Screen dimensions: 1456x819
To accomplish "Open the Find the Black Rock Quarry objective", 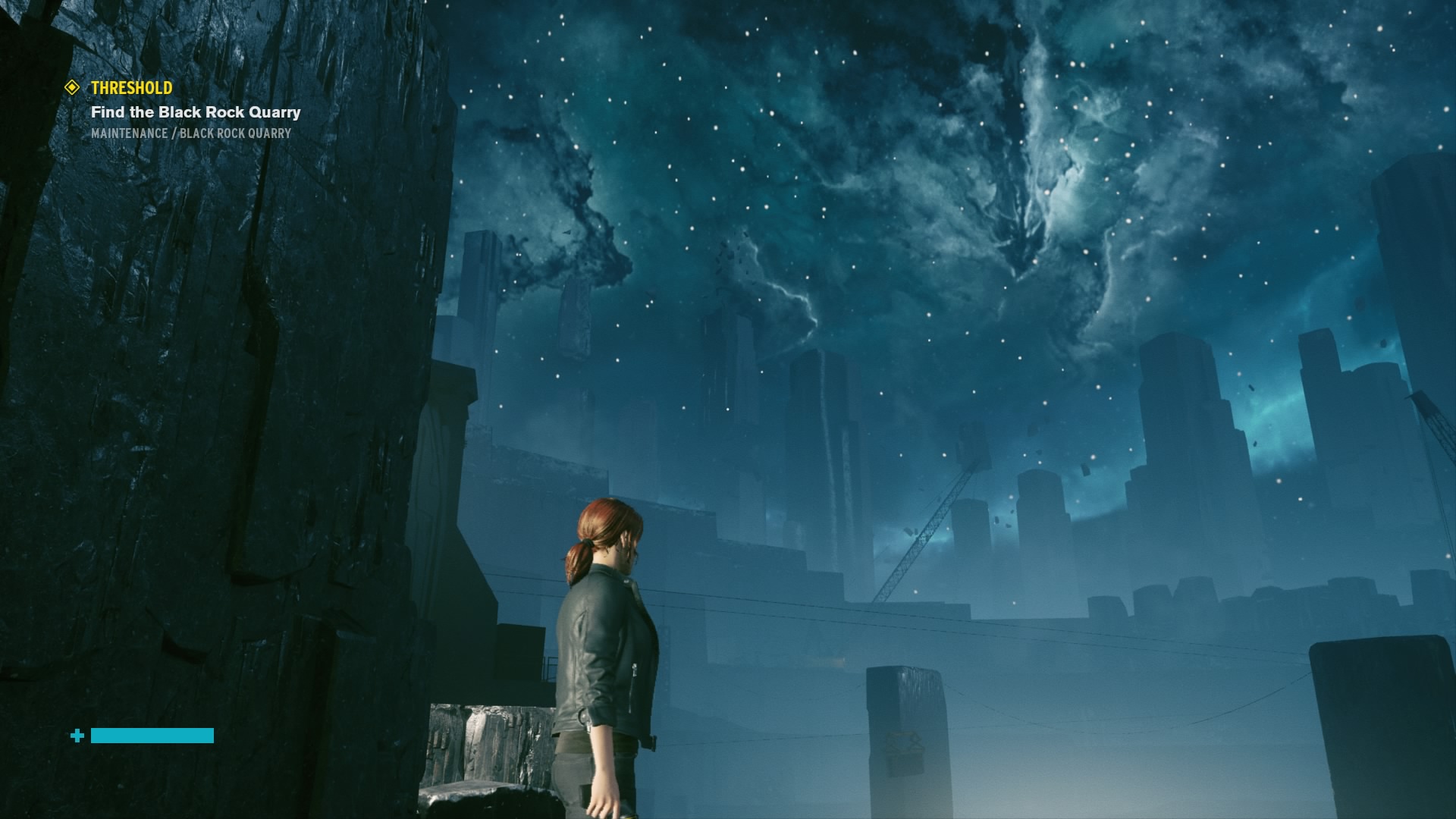I will click(196, 112).
